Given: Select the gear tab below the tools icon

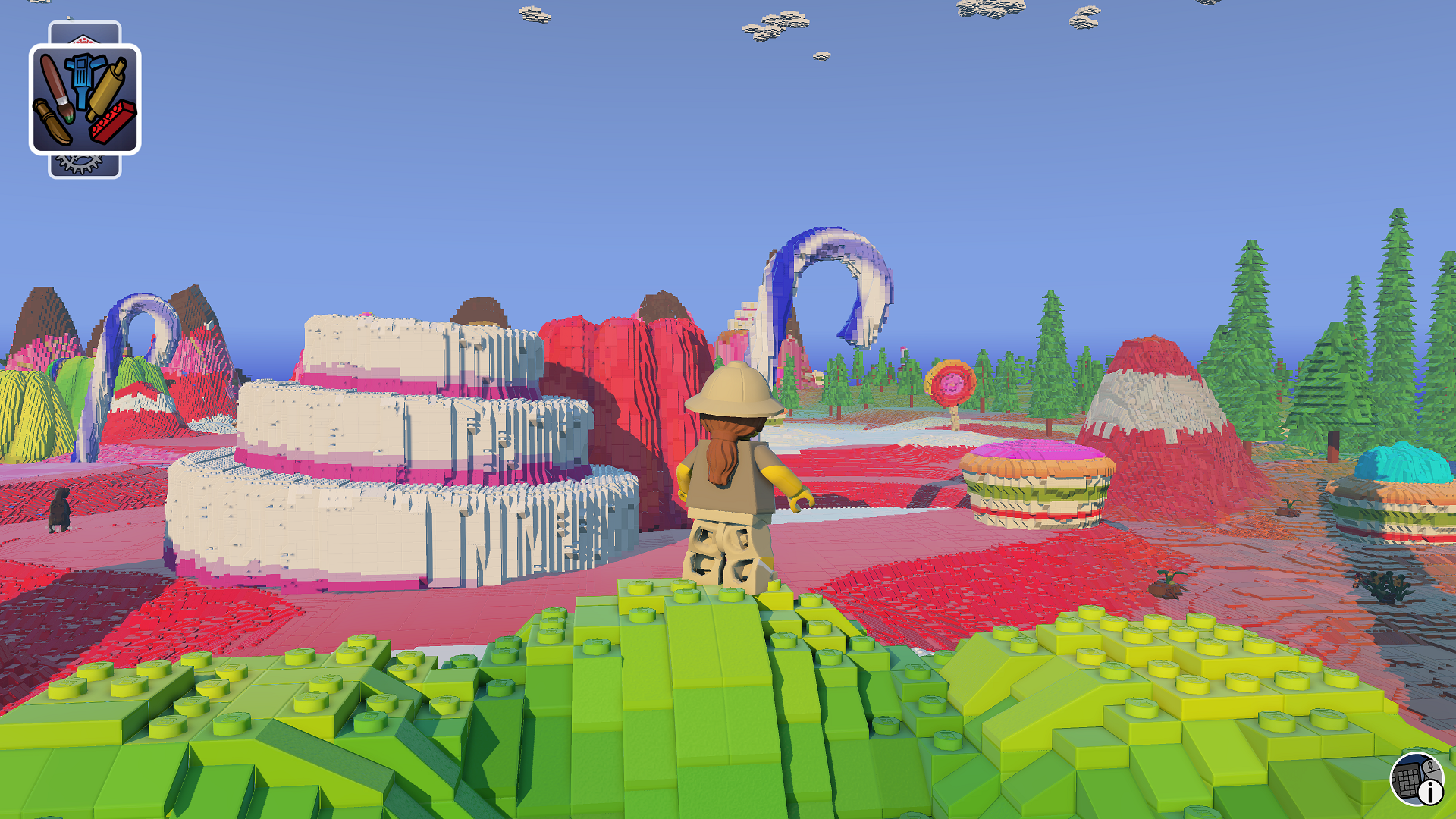Looking at the screenshot, I should pos(83,166).
